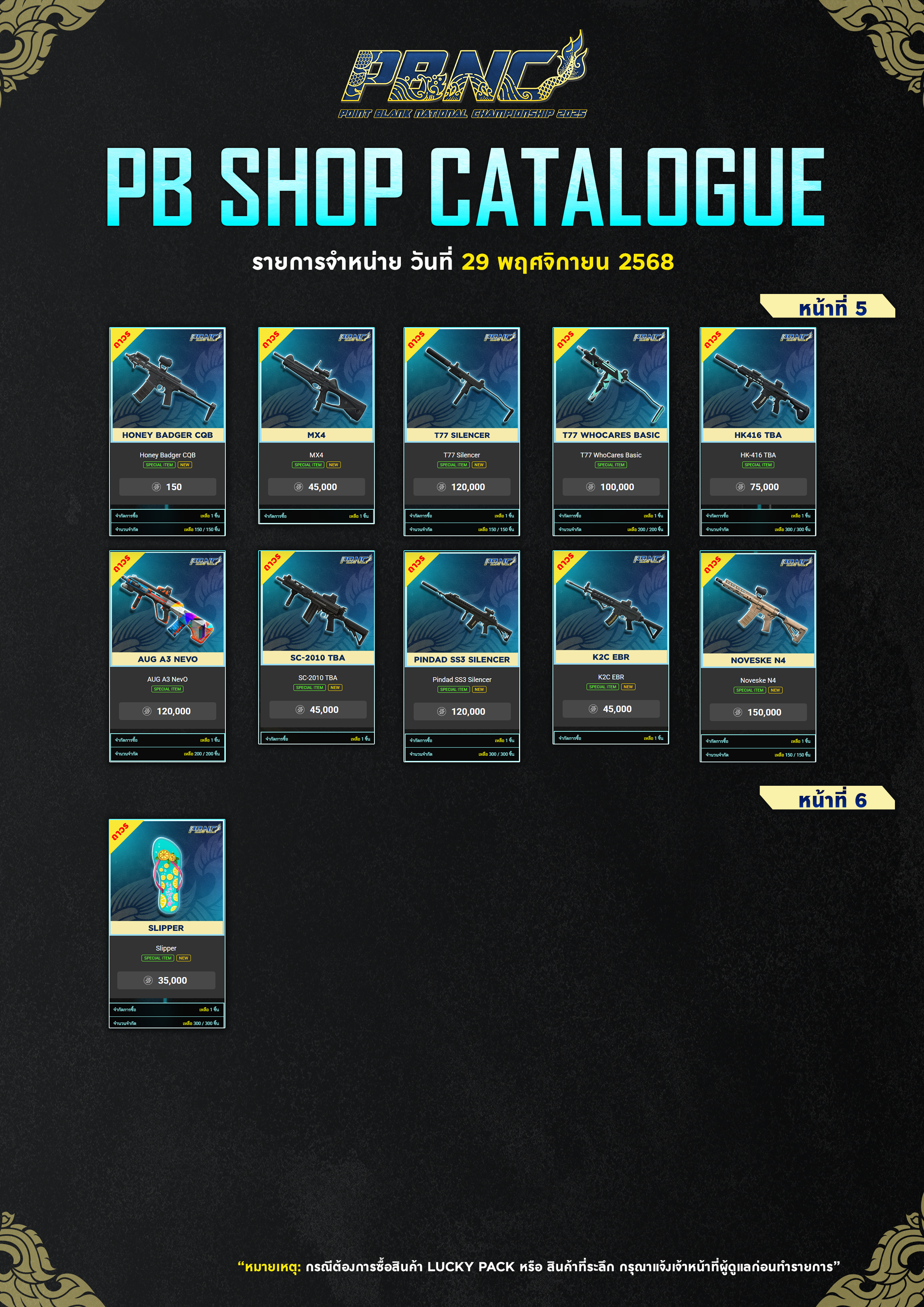The width and height of the screenshot is (924, 1307).
Task: Open the HK416 TBA weapon image
Action: pyautogui.click(x=758, y=379)
